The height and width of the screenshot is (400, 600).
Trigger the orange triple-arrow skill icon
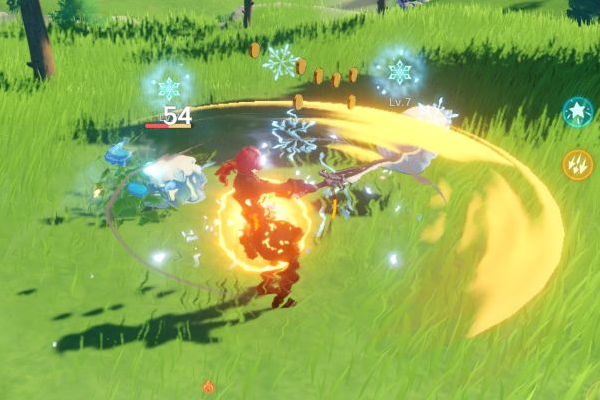(x=577, y=164)
